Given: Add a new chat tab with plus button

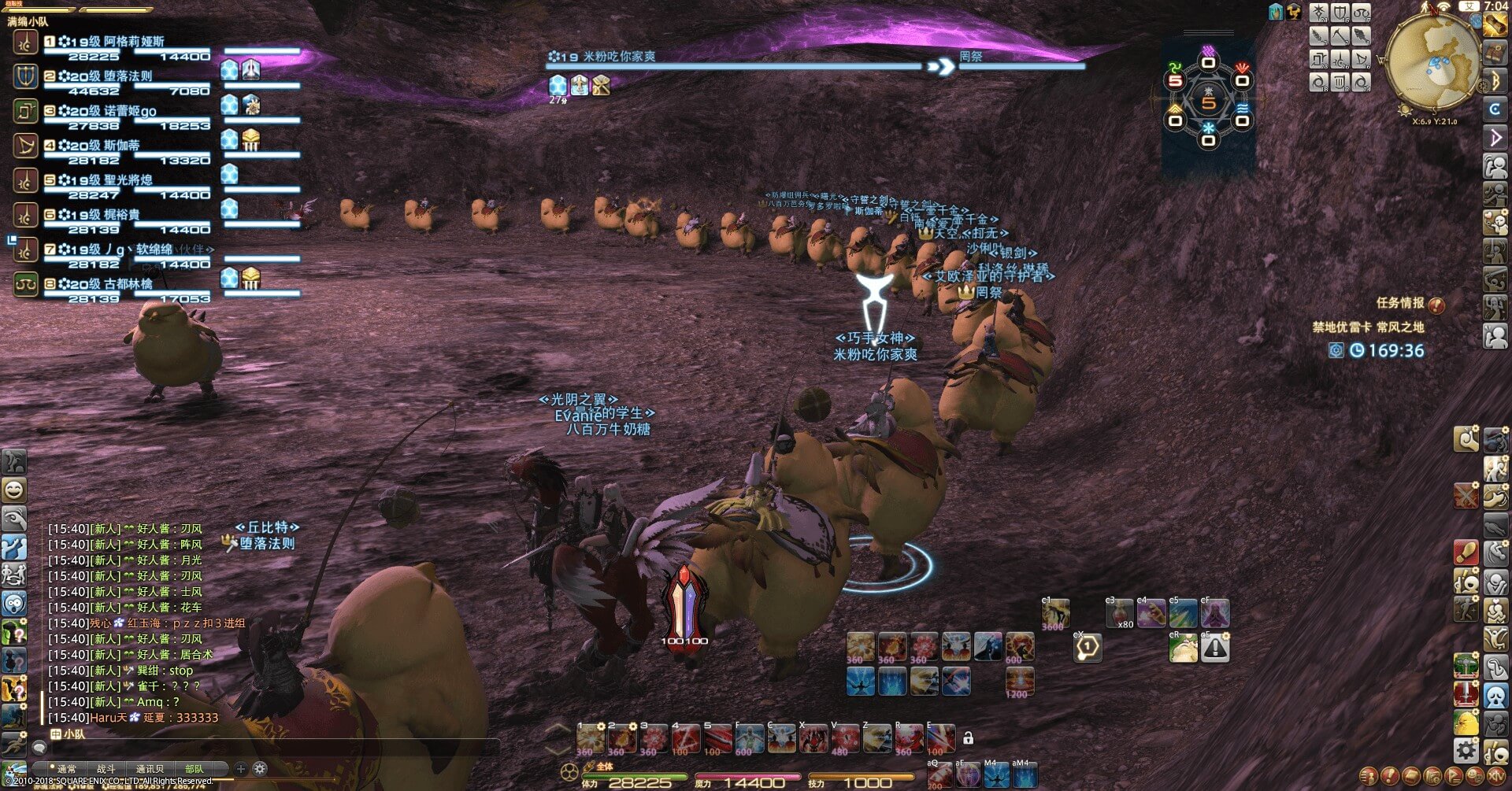Looking at the screenshot, I should pos(241,769).
